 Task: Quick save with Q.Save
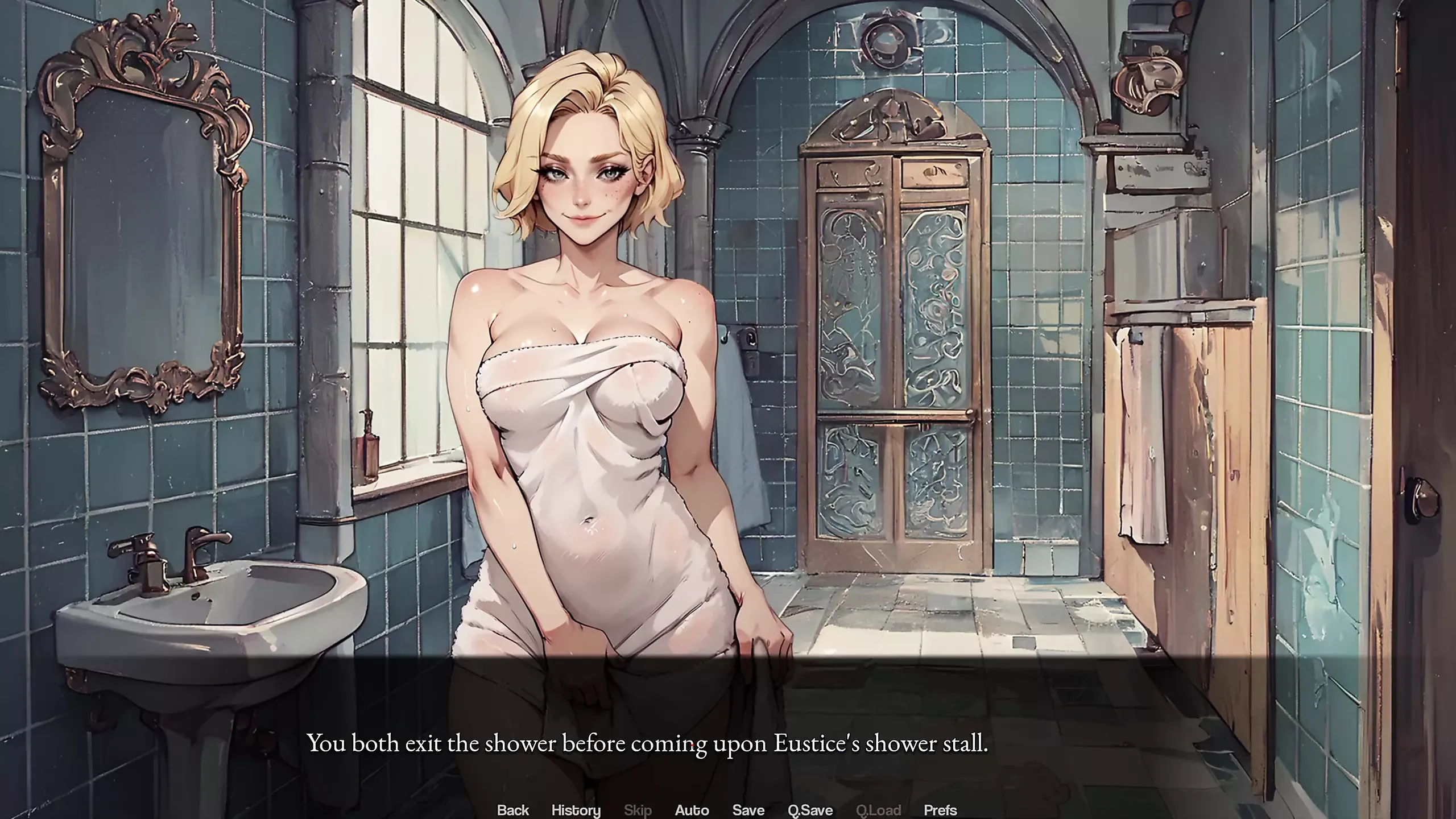(810, 810)
